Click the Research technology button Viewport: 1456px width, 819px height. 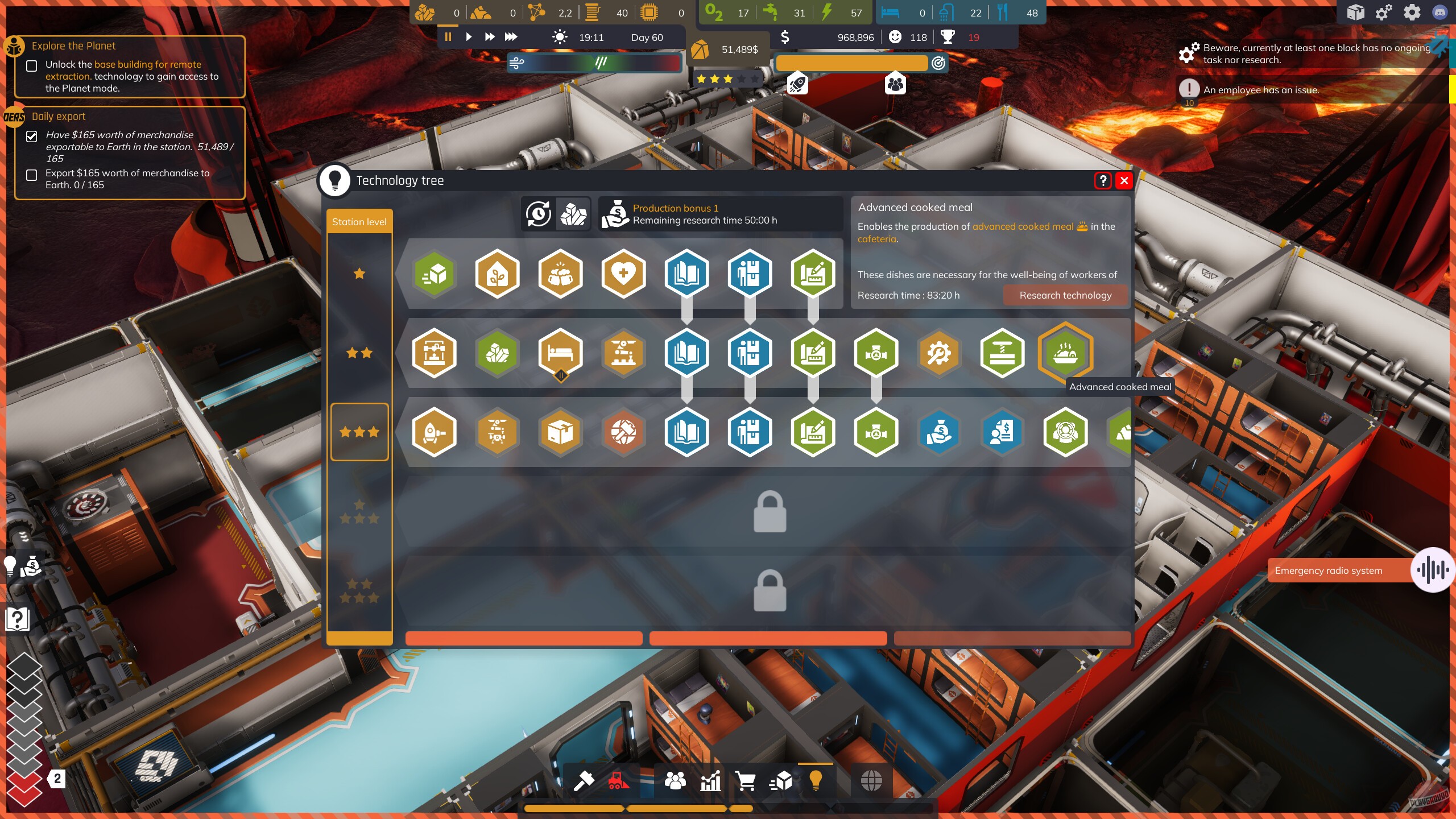(1065, 295)
